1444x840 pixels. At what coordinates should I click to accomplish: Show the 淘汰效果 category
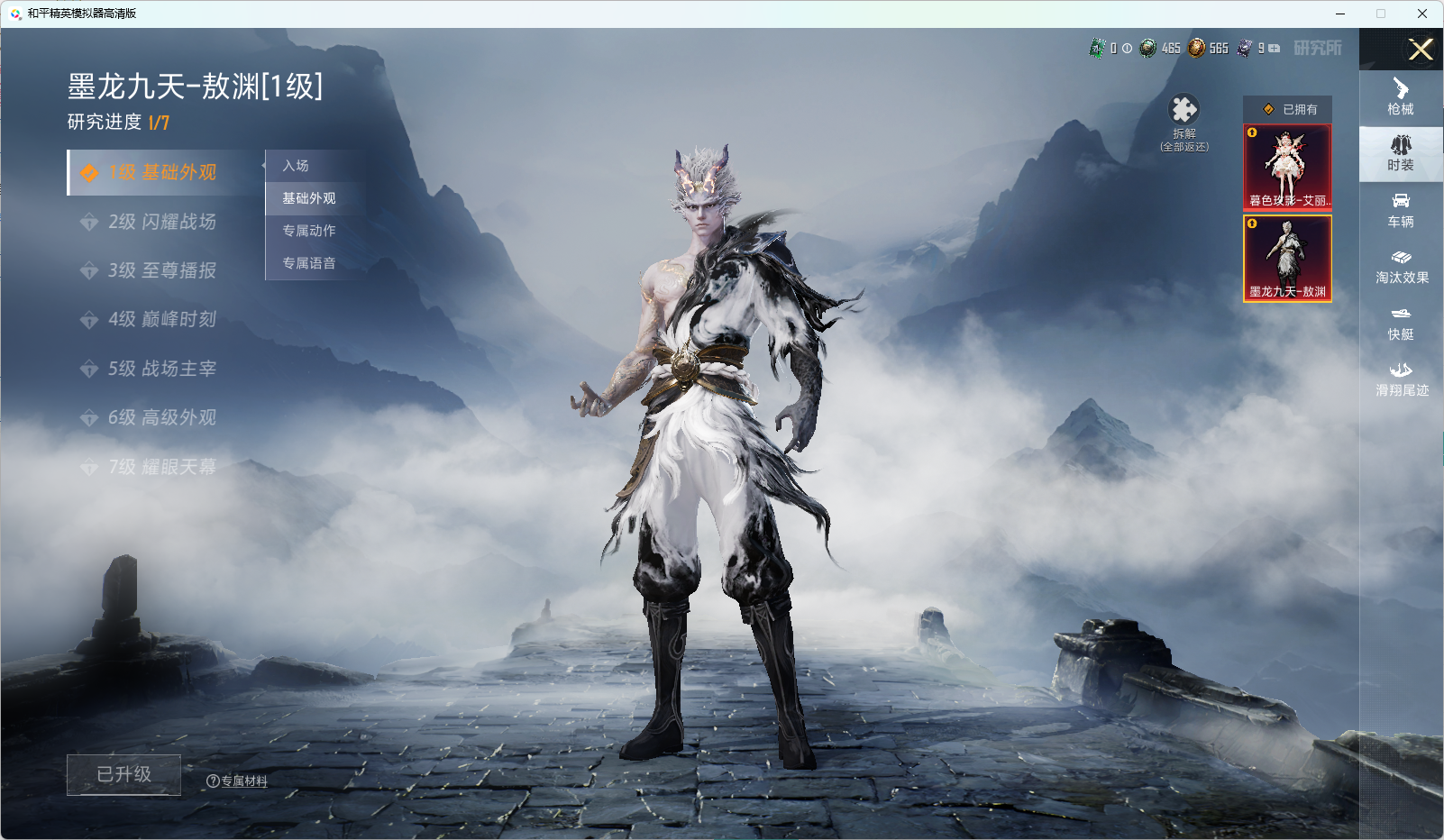[1401, 267]
